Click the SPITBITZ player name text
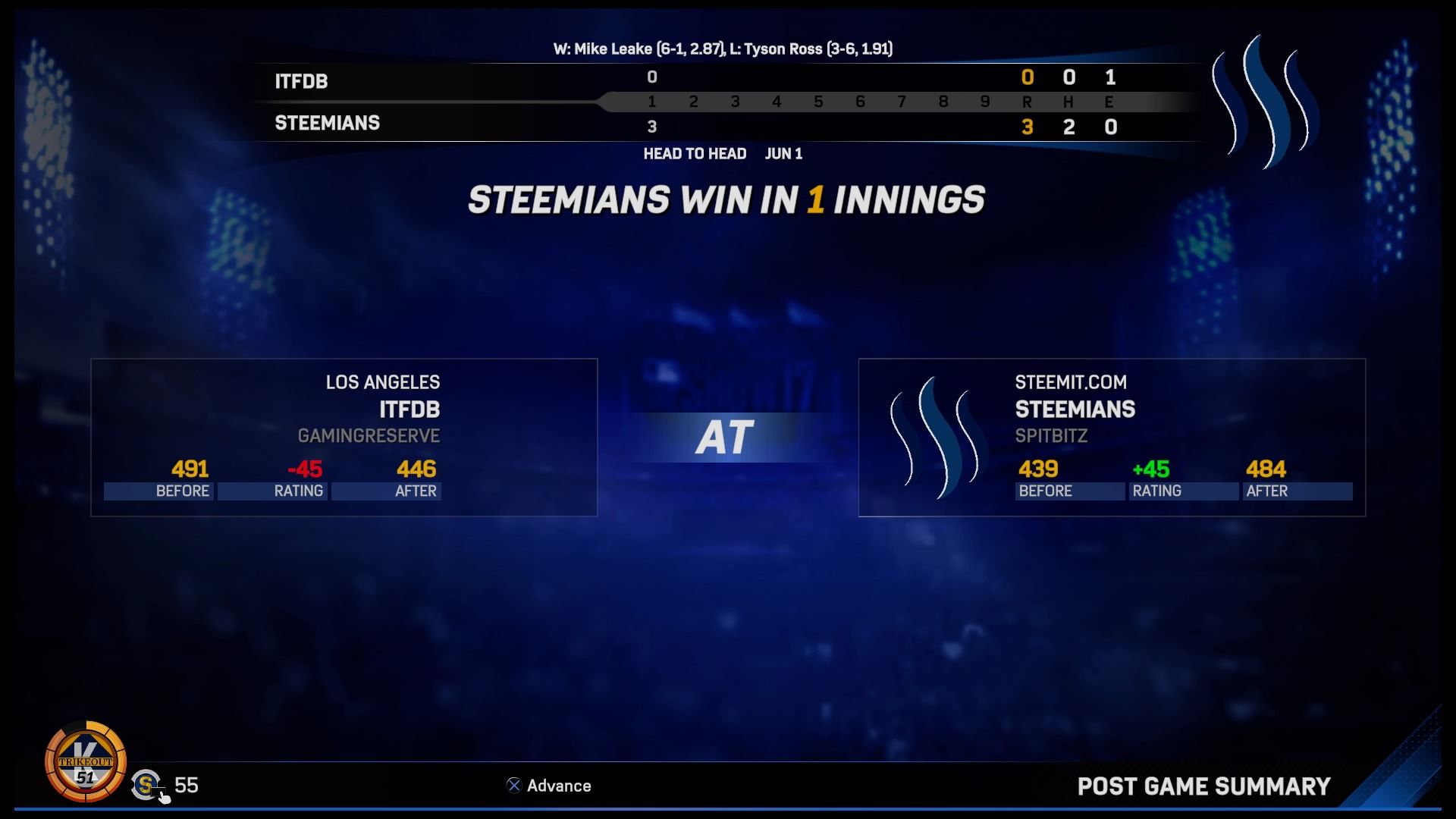This screenshot has height=819, width=1456. point(1050,436)
